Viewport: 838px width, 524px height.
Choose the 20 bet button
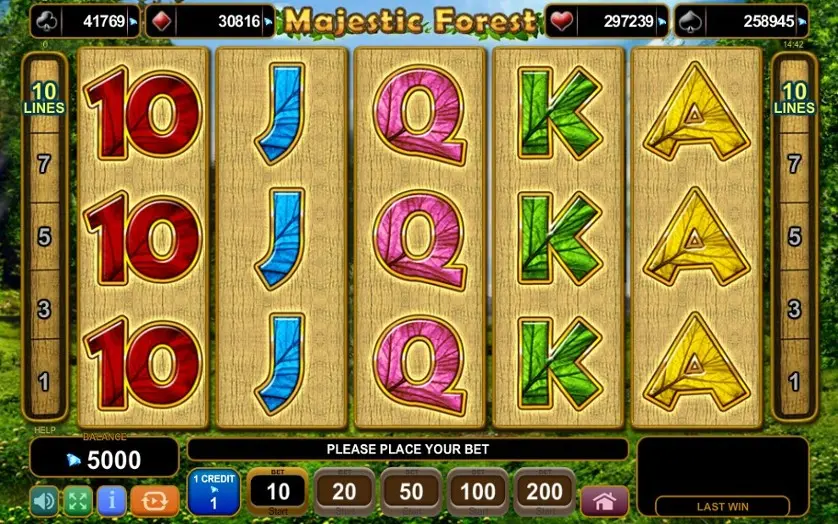pyautogui.click(x=344, y=491)
